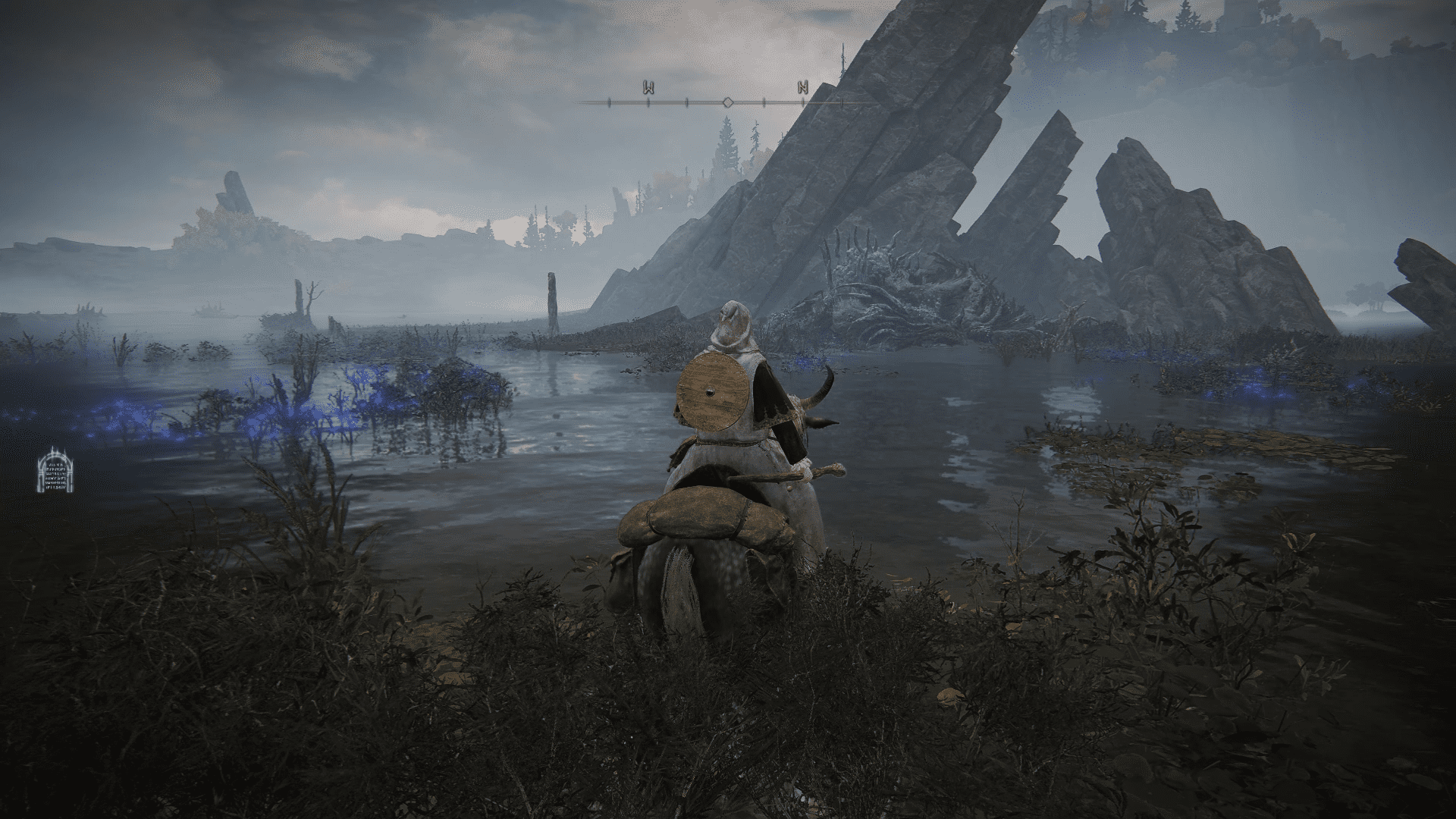
Task: Click the glowing arched gate status icon
Action: (x=57, y=470)
